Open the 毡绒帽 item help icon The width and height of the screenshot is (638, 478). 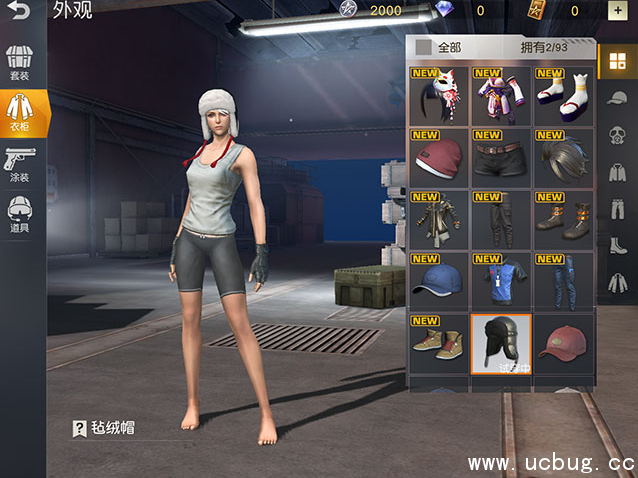80,429
